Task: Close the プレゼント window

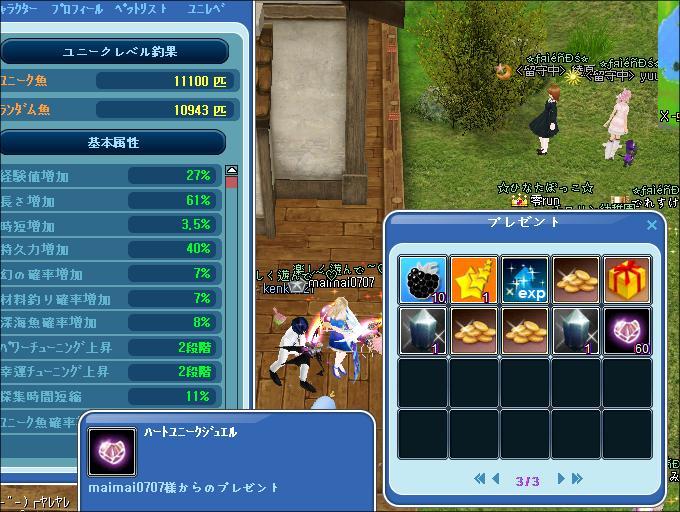Action: (652, 225)
